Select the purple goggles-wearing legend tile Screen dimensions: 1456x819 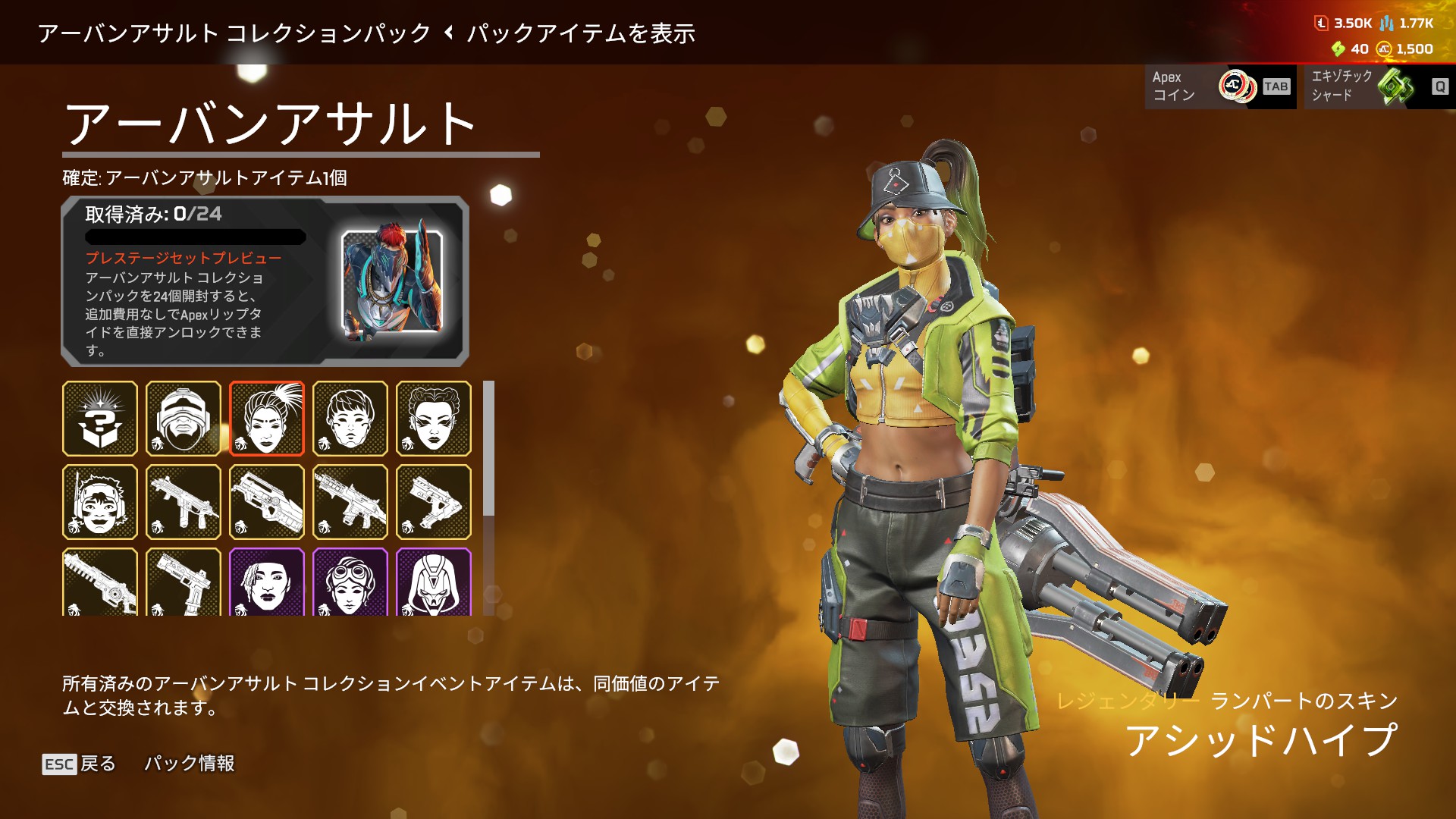point(350,582)
